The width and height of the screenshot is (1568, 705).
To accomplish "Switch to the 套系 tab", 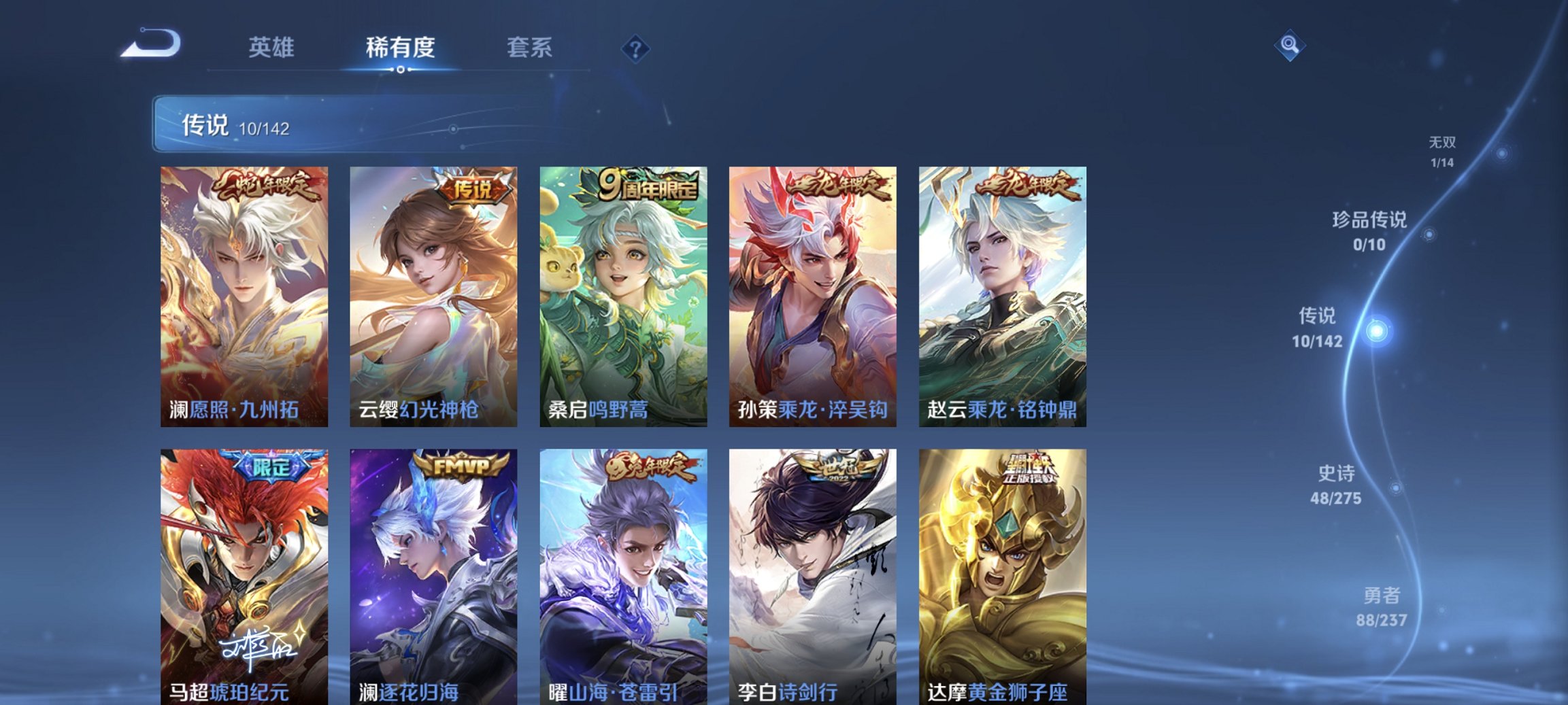I will coord(528,48).
